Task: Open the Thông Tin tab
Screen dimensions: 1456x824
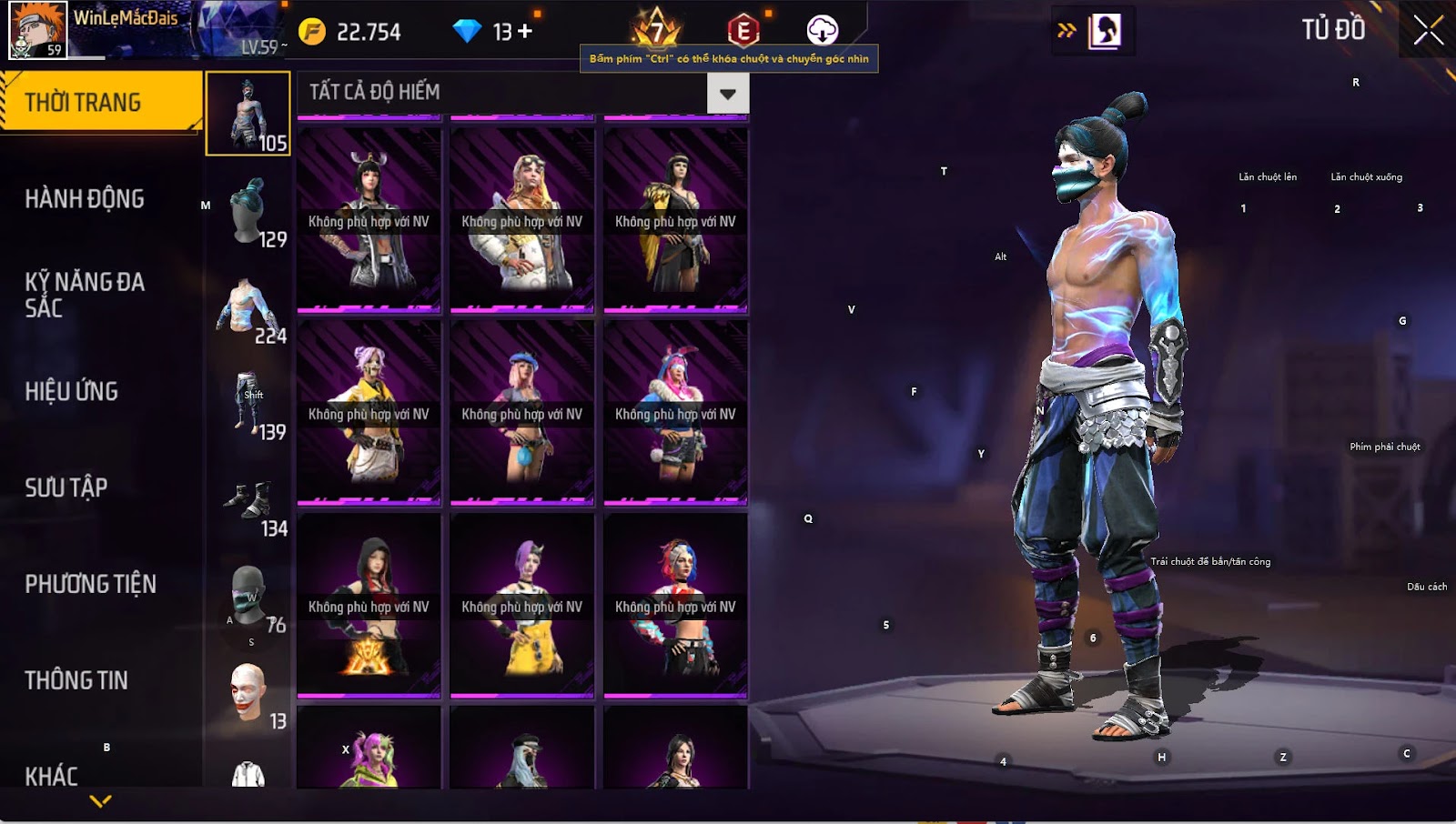Action: 76,680
